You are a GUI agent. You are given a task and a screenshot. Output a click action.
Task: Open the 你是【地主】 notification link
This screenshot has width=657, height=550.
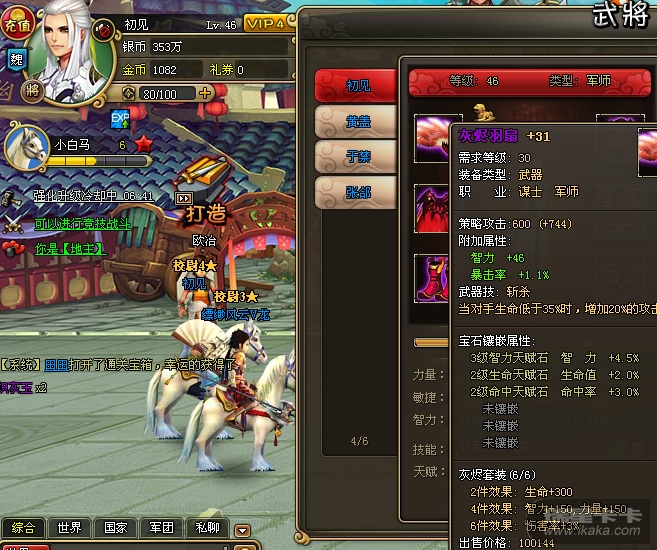click(69, 248)
